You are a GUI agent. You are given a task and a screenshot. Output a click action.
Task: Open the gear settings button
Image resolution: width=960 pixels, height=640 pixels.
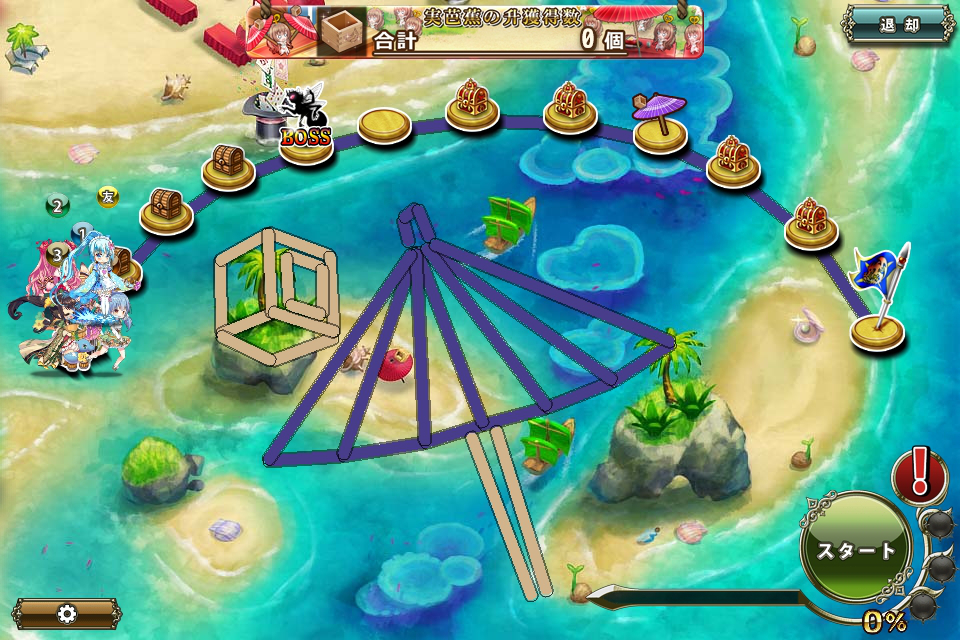tap(67, 613)
